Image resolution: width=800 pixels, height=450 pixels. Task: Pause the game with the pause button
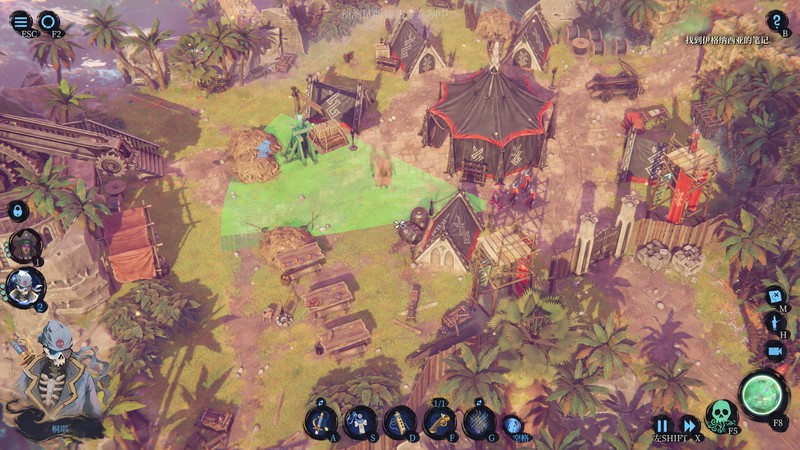click(662, 424)
